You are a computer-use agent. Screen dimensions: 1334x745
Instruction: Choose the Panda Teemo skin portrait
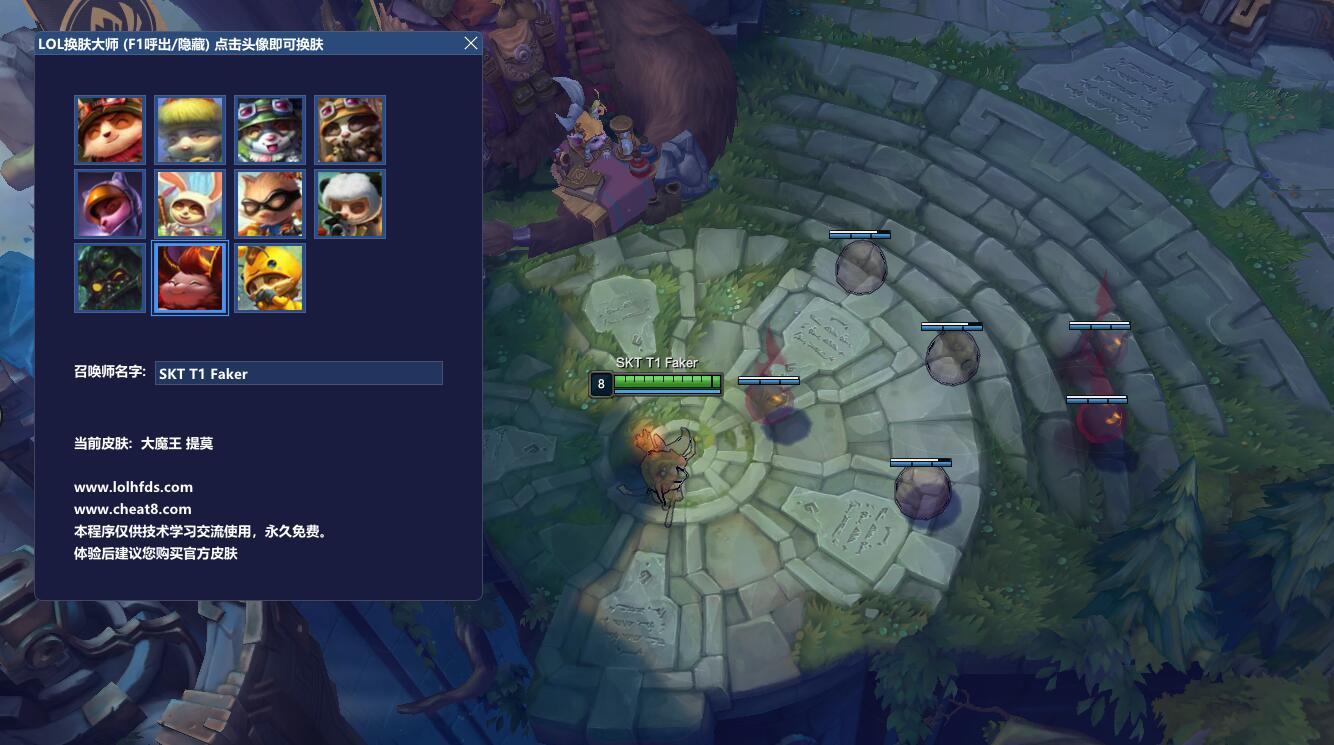click(x=350, y=204)
